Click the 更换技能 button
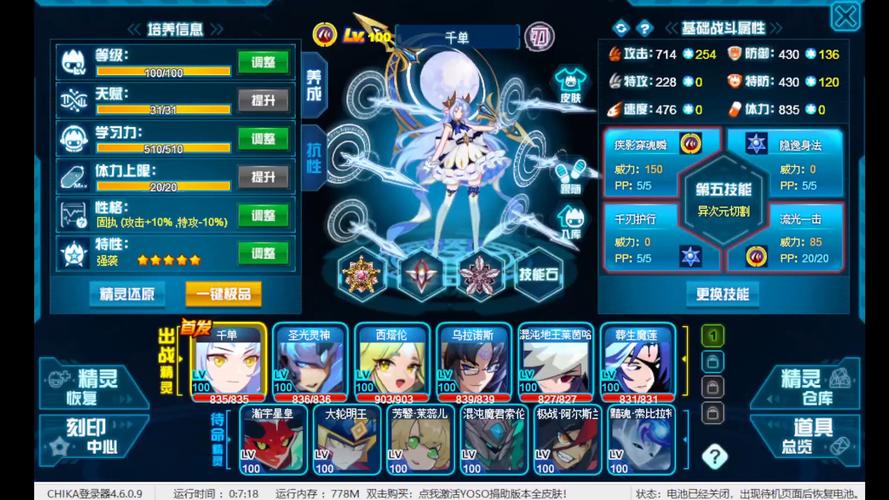The image size is (889, 500). (x=723, y=294)
